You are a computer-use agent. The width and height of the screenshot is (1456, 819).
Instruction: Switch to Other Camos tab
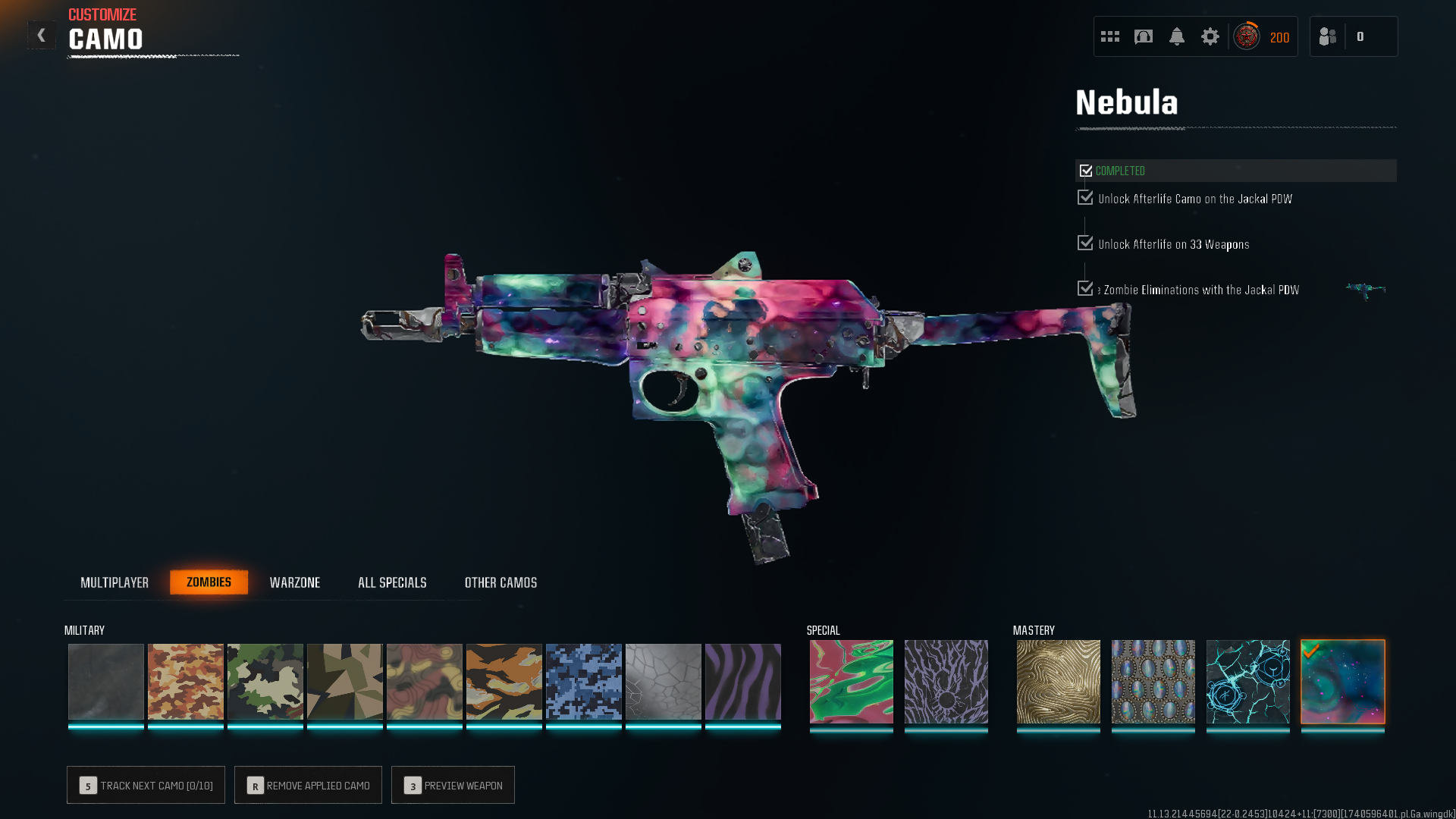[x=500, y=582]
